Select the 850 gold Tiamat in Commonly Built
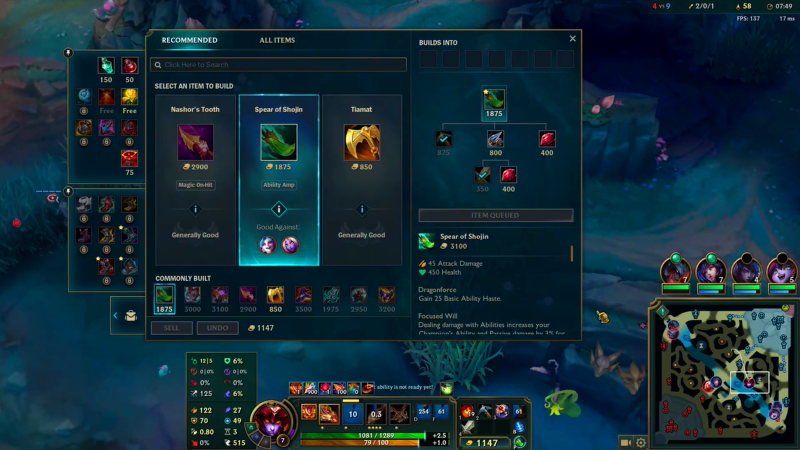Image resolution: width=800 pixels, height=450 pixels. [x=273, y=295]
